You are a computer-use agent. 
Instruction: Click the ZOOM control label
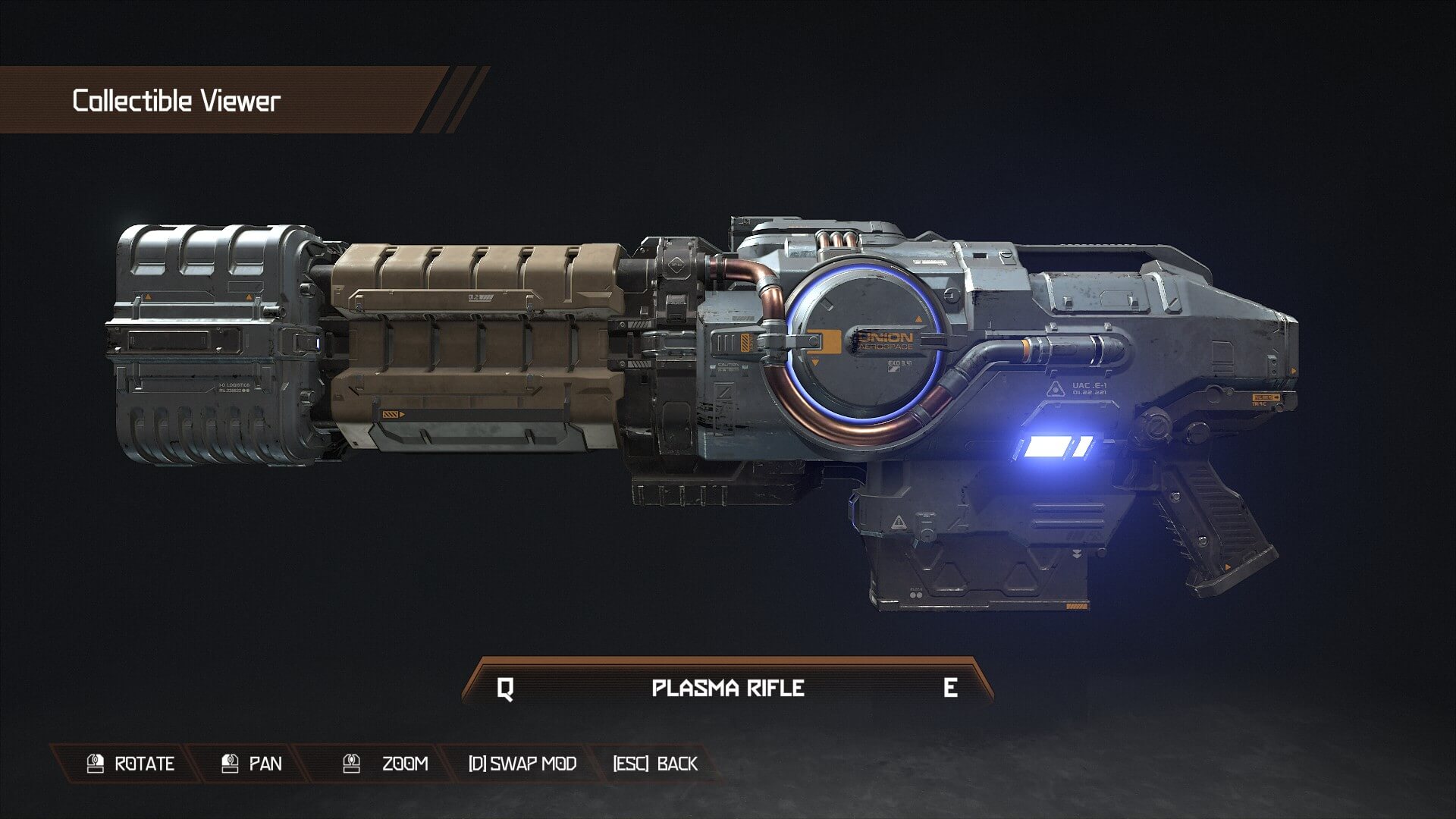pos(403,764)
